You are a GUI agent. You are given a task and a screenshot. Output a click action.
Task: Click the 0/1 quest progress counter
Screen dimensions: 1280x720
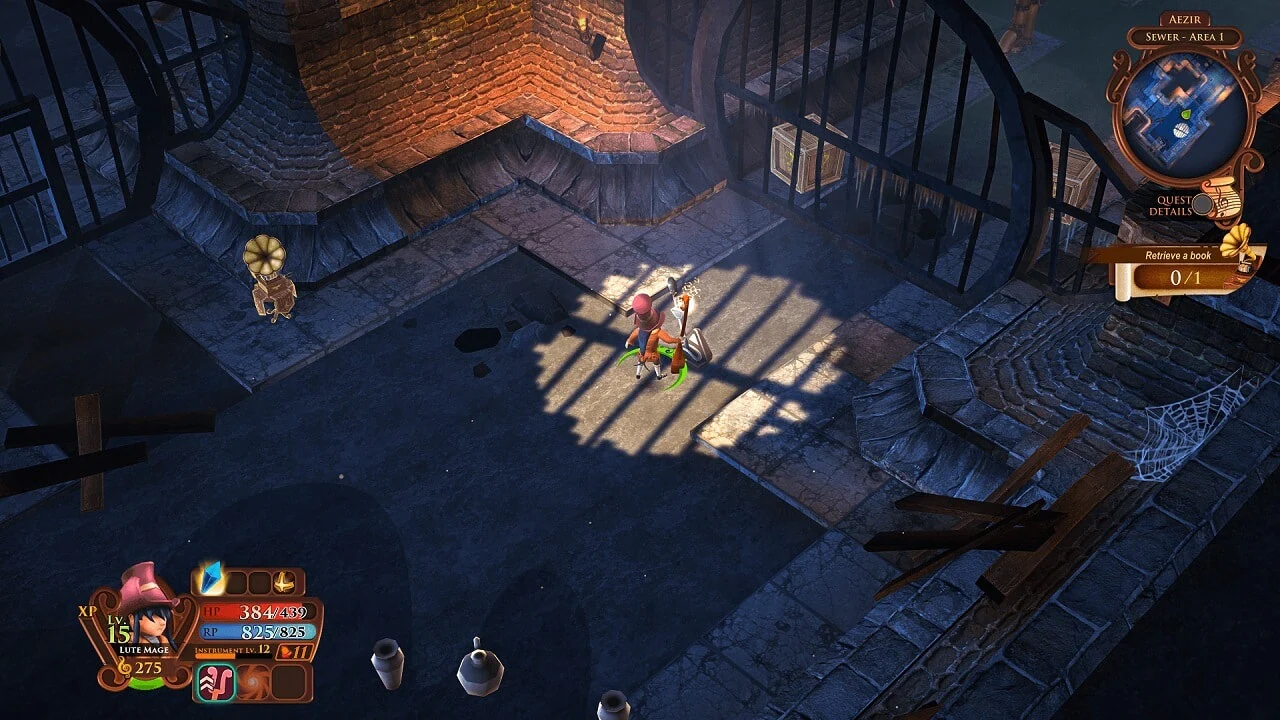click(1183, 275)
